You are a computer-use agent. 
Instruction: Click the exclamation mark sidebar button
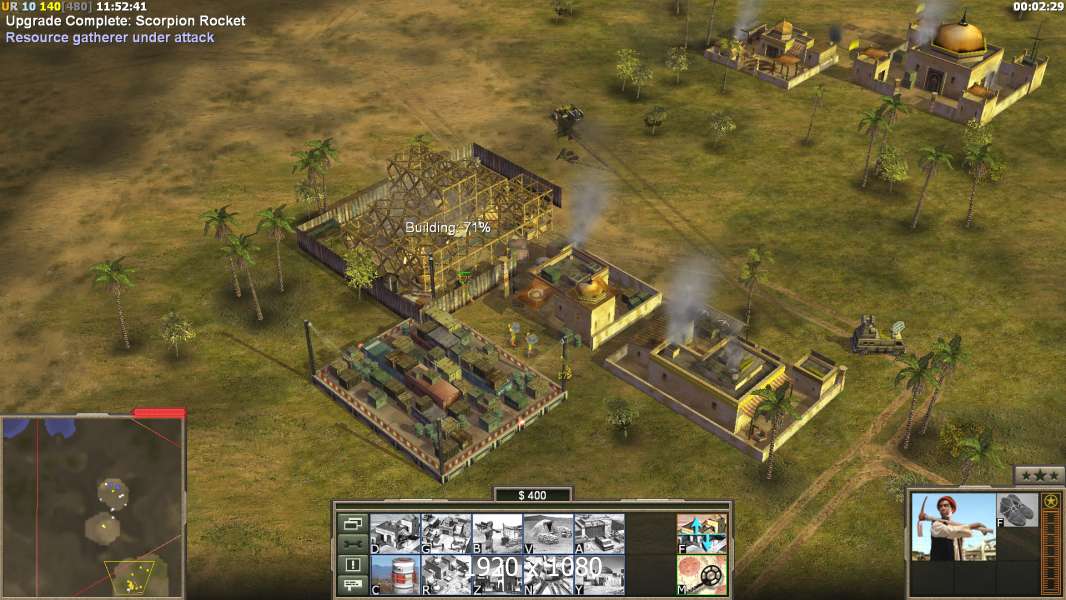[x=352, y=565]
